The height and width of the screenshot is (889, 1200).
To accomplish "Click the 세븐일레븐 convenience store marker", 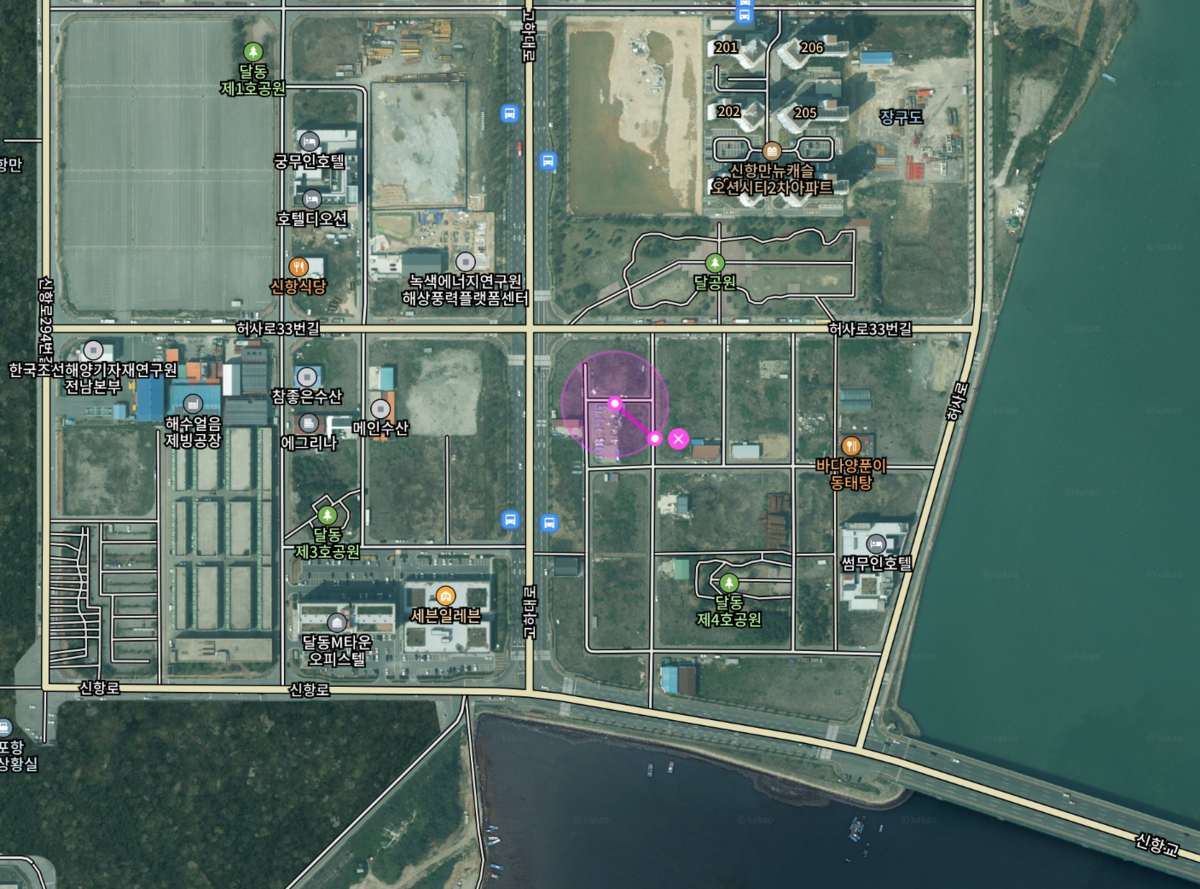I will (x=446, y=596).
